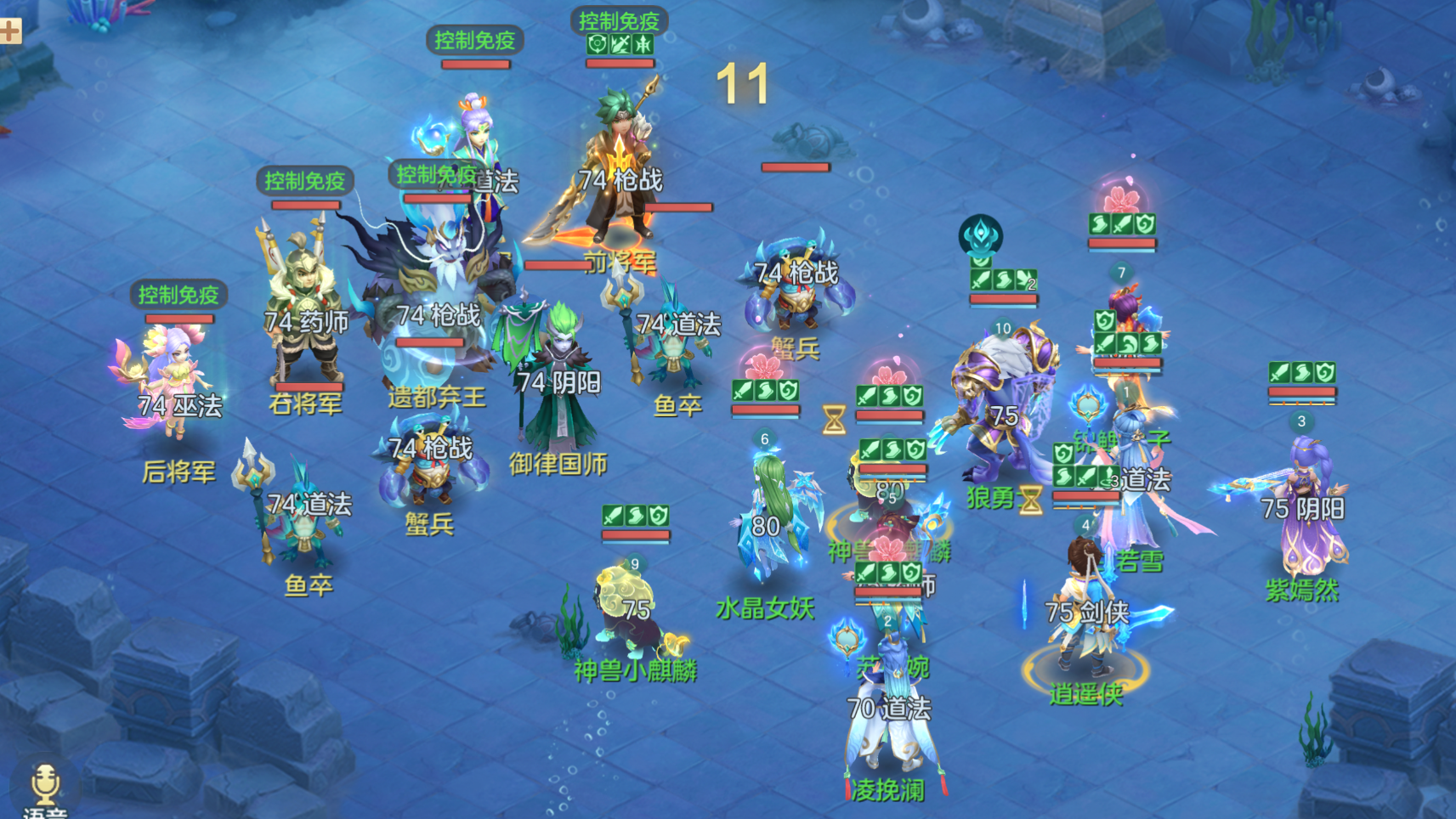Click the character name 逍遥侠
Image resolution: width=1456 pixels, height=819 pixels.
[1085, 695]
